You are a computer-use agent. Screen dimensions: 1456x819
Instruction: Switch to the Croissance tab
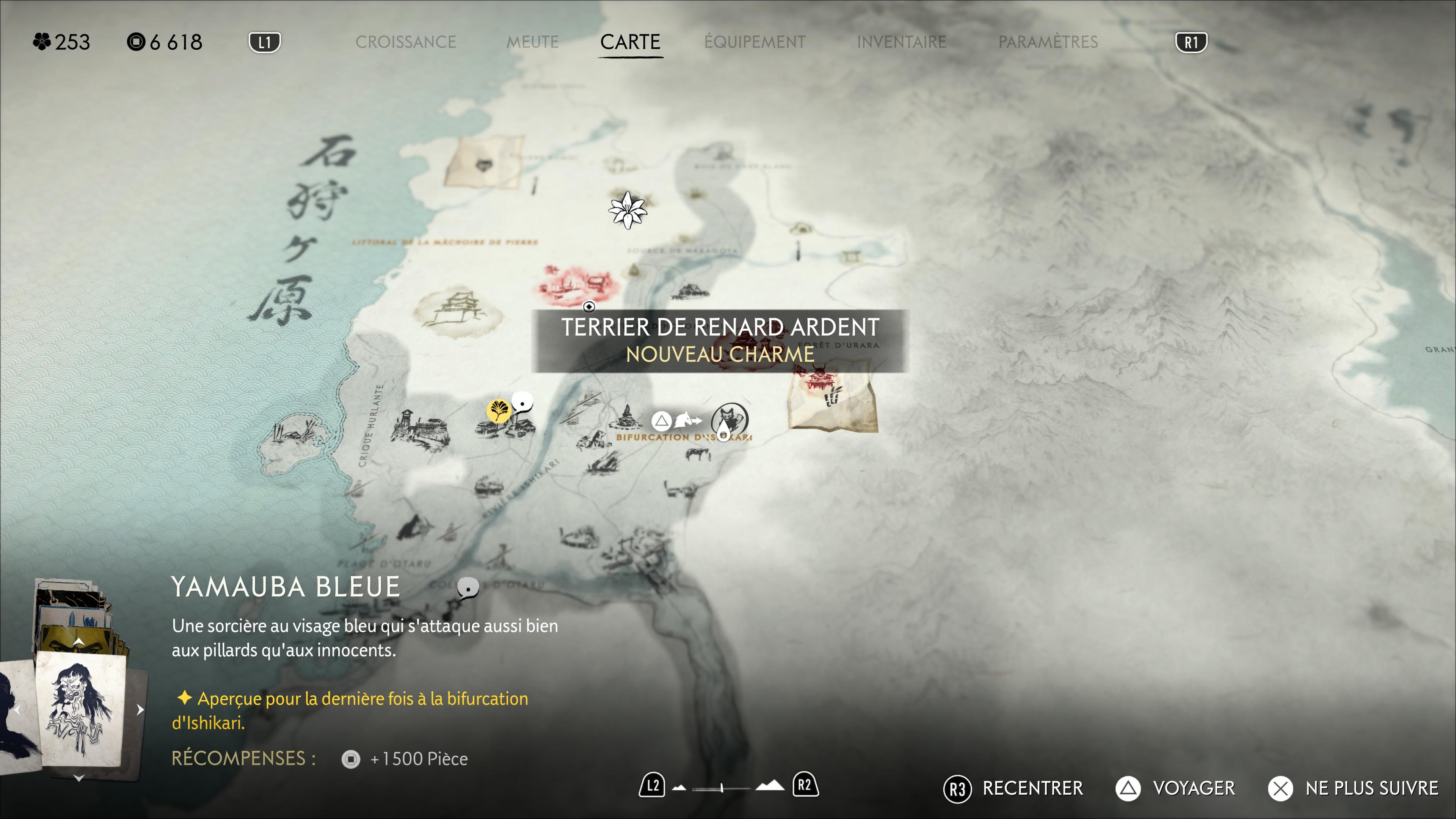[405, 42]
